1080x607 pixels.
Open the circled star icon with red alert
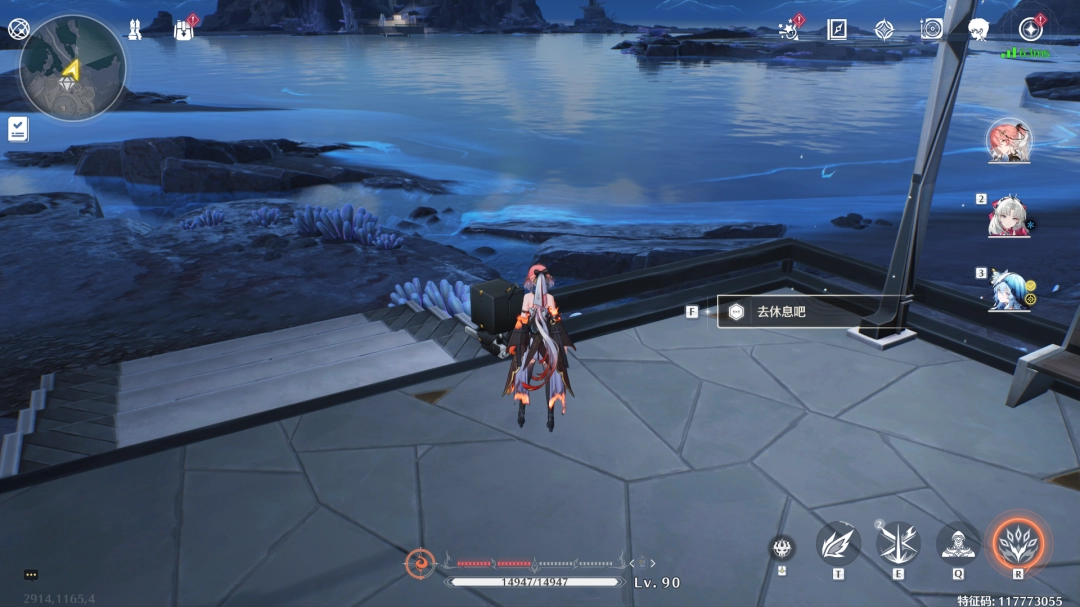(1030, 29)
